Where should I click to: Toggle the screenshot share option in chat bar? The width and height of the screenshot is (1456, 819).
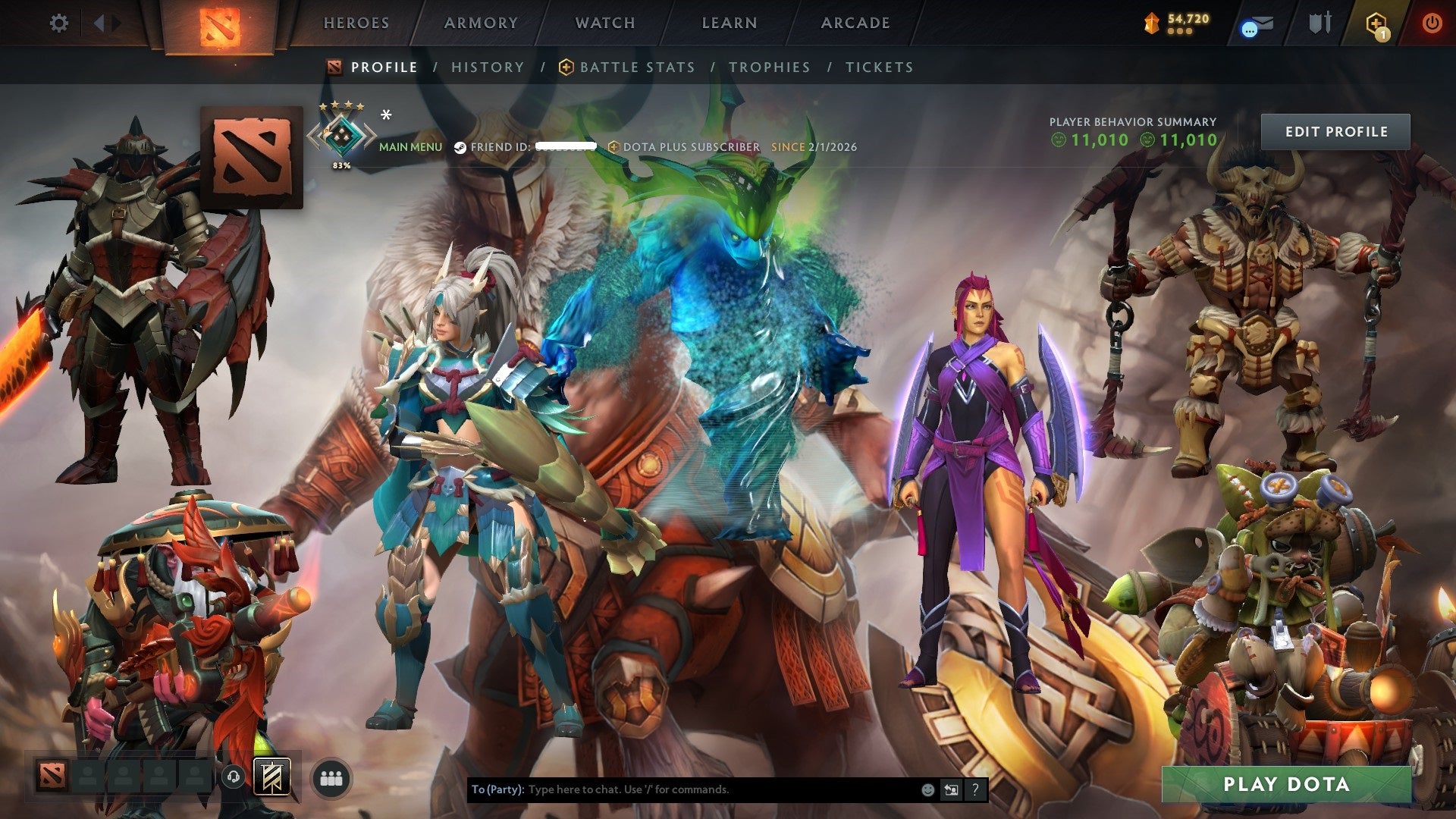click(x=951, y=789)
